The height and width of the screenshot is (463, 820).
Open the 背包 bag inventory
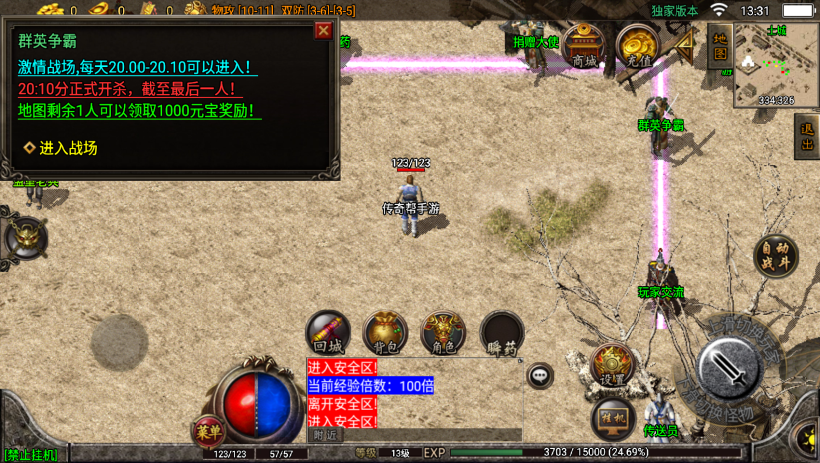[385, 334]
